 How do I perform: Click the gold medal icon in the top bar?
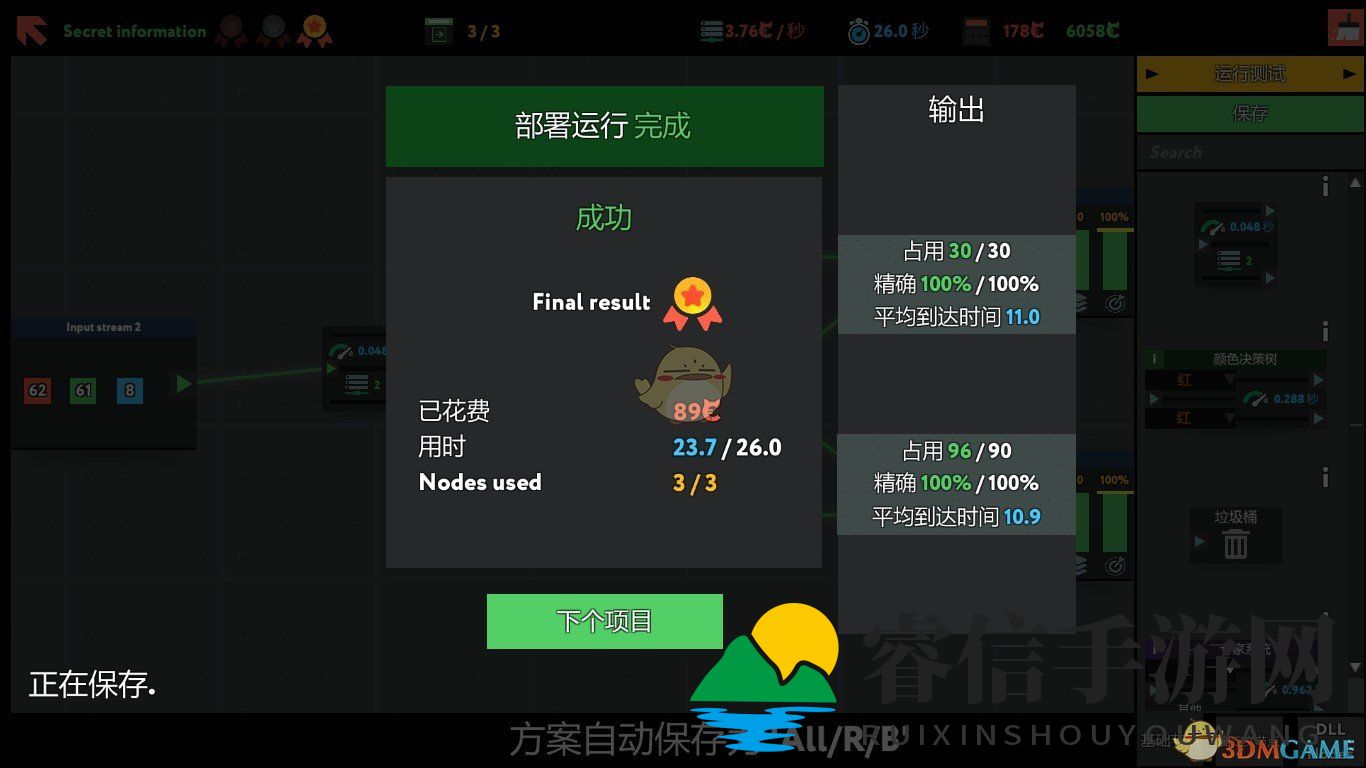(318, 30)
